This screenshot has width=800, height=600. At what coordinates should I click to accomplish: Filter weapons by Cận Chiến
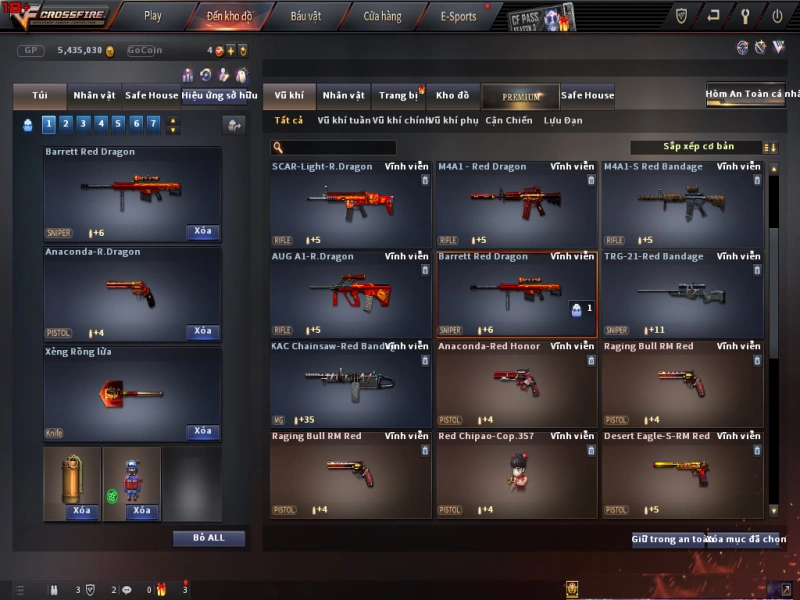[509, 121]
